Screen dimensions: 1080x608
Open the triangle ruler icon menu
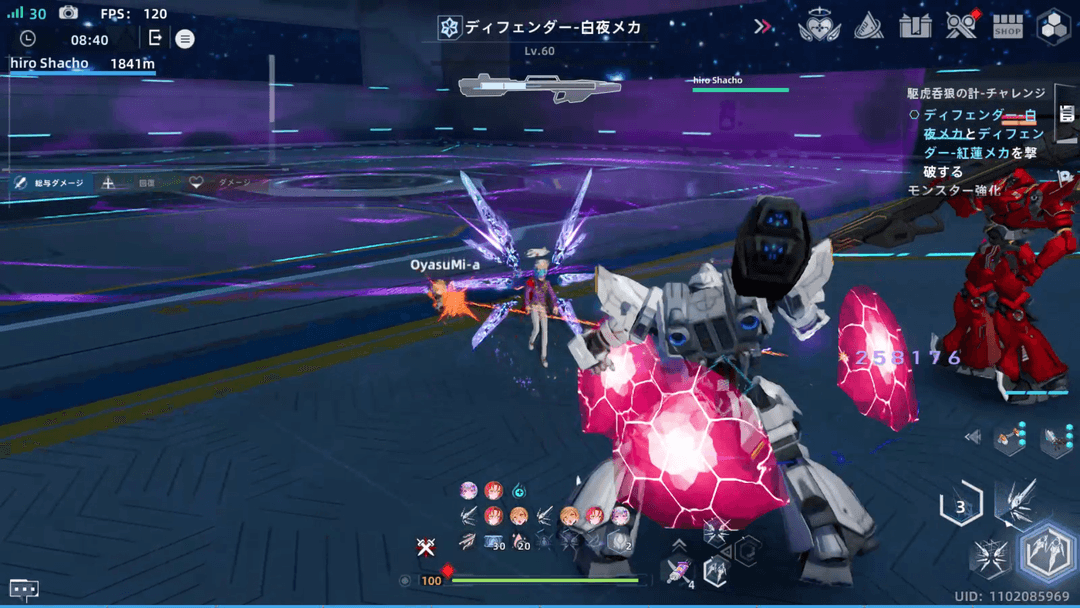click(x=868, y=27)
